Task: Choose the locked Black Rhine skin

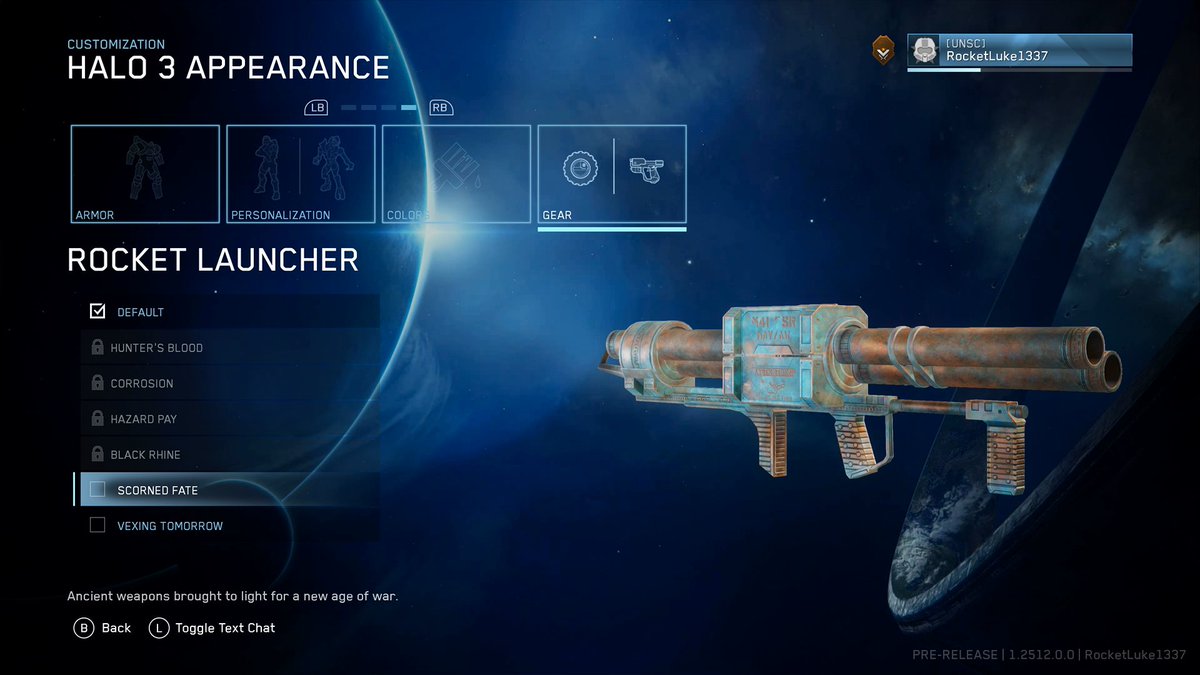Action: [x=229, y=455]
